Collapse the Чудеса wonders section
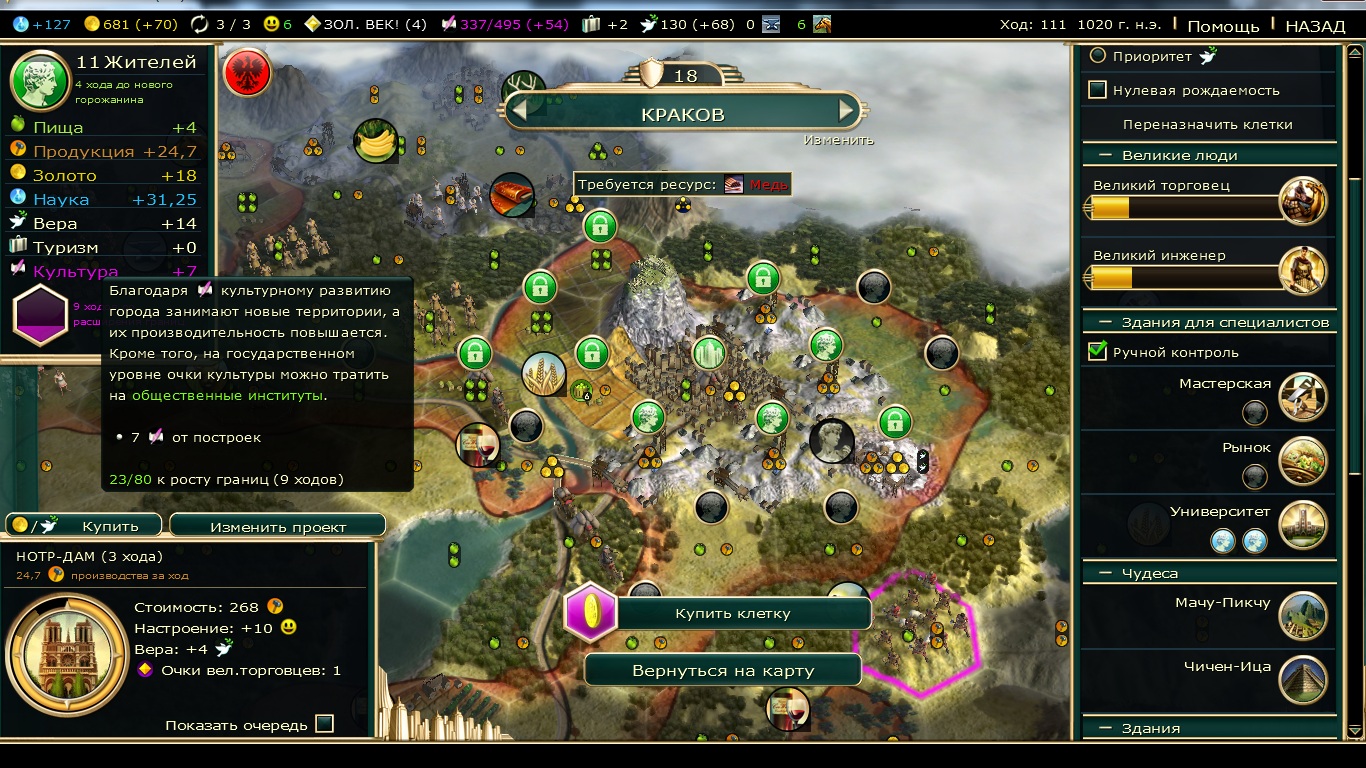This screenshot has height=768, width=1366. 1106,574
